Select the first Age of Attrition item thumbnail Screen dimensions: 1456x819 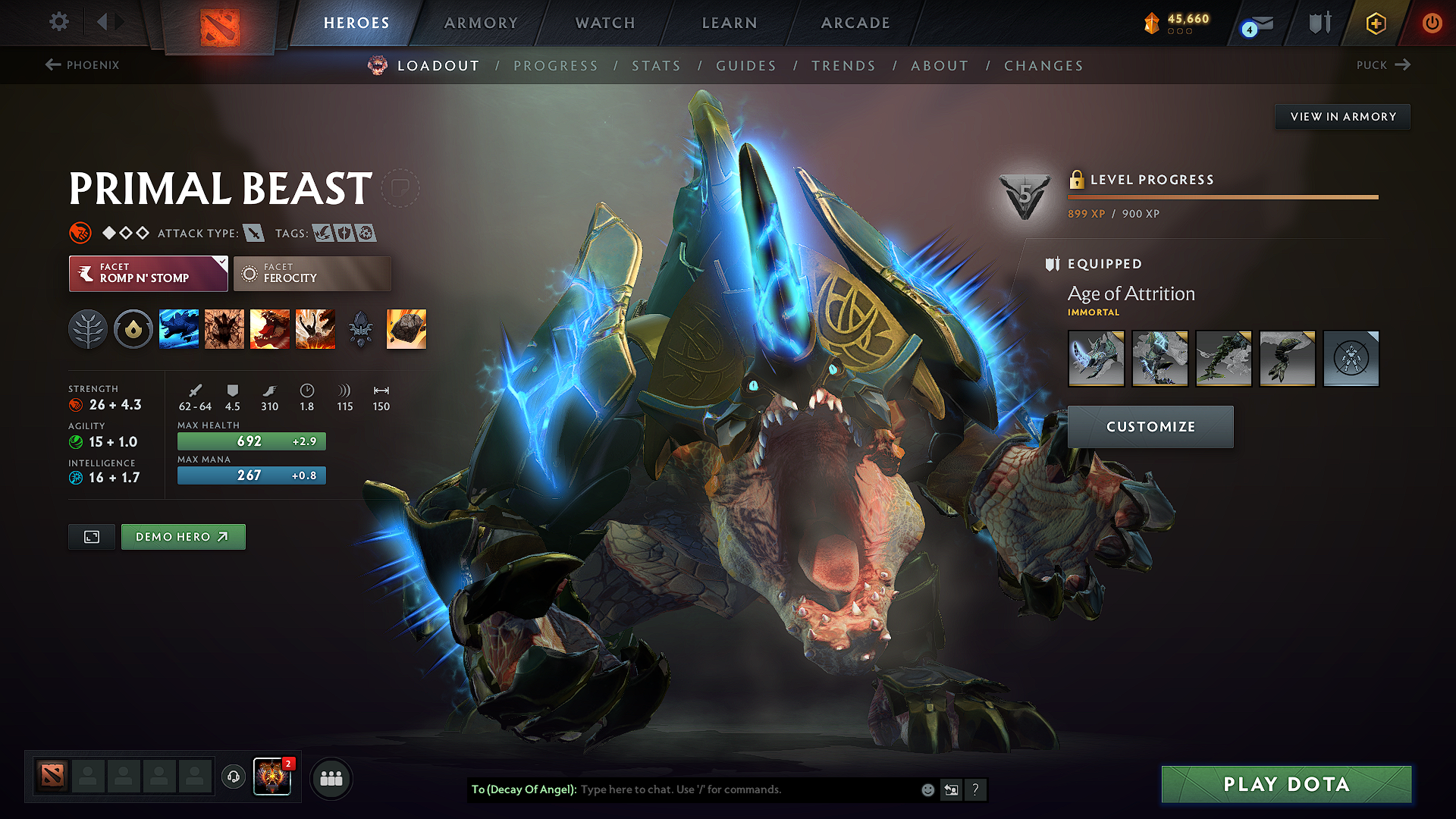pyautogui.click(x=1096, y=359)
